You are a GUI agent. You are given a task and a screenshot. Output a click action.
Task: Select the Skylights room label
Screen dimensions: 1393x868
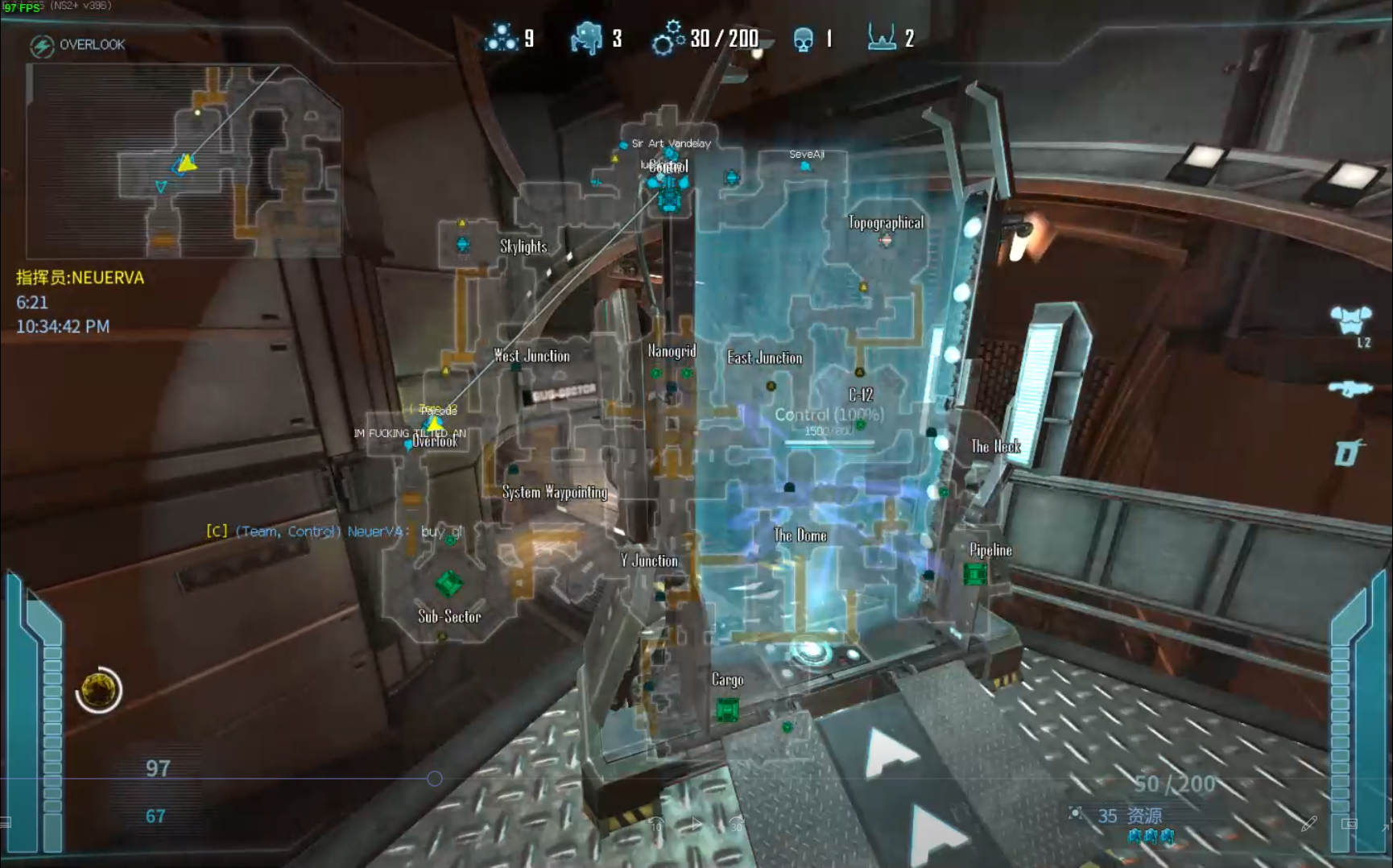pyautogui.click(x=523, y=246)
